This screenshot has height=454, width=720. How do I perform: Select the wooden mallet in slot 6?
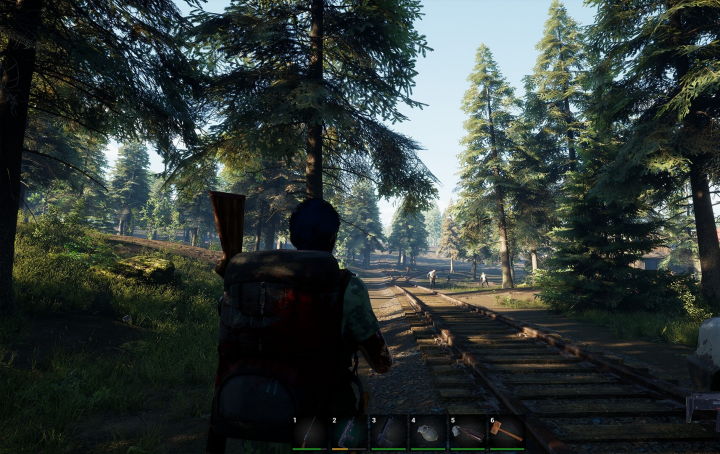(505, 432)
